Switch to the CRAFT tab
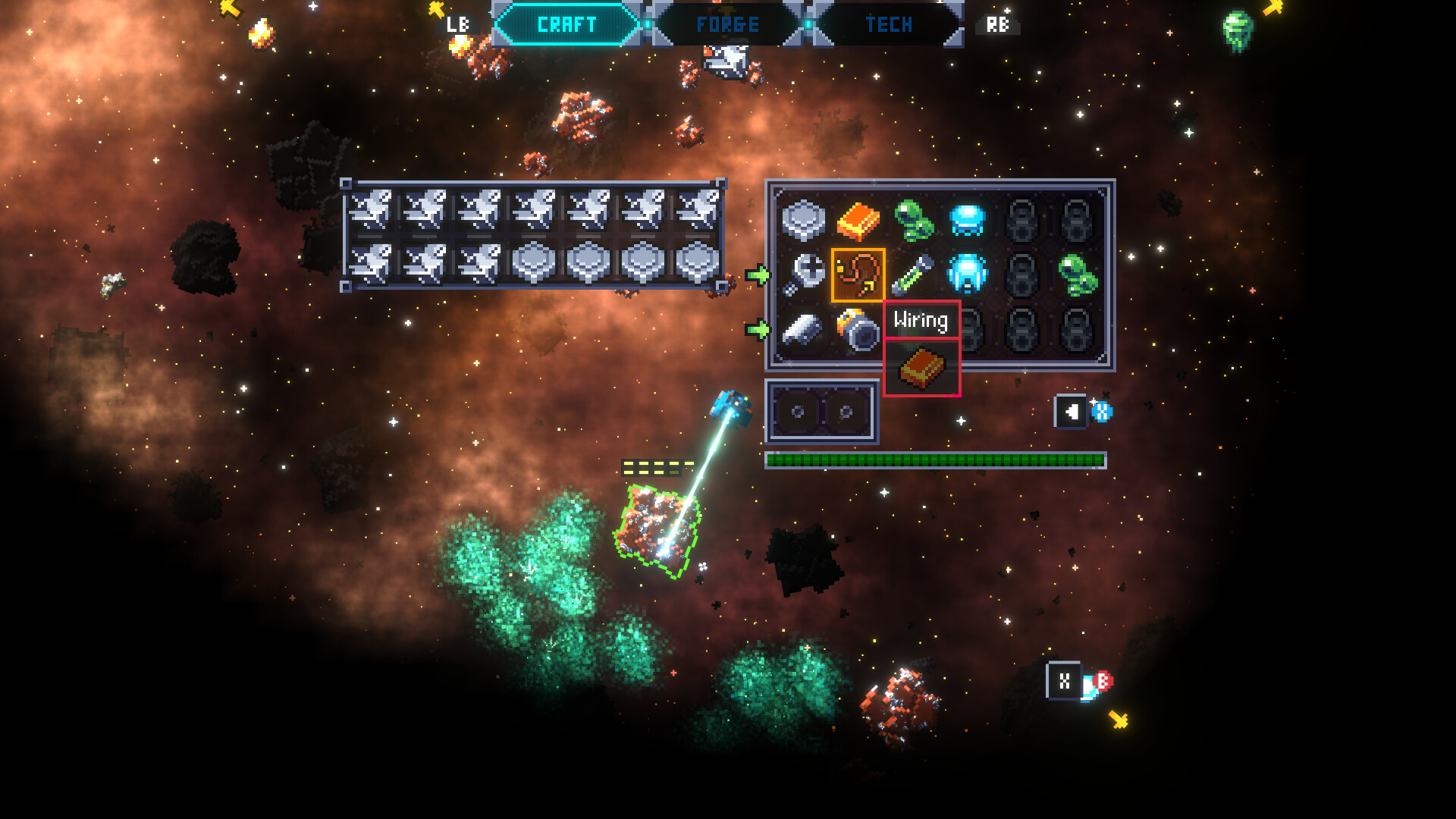Viewport: 1456px width, 819px height. [566, 24]
